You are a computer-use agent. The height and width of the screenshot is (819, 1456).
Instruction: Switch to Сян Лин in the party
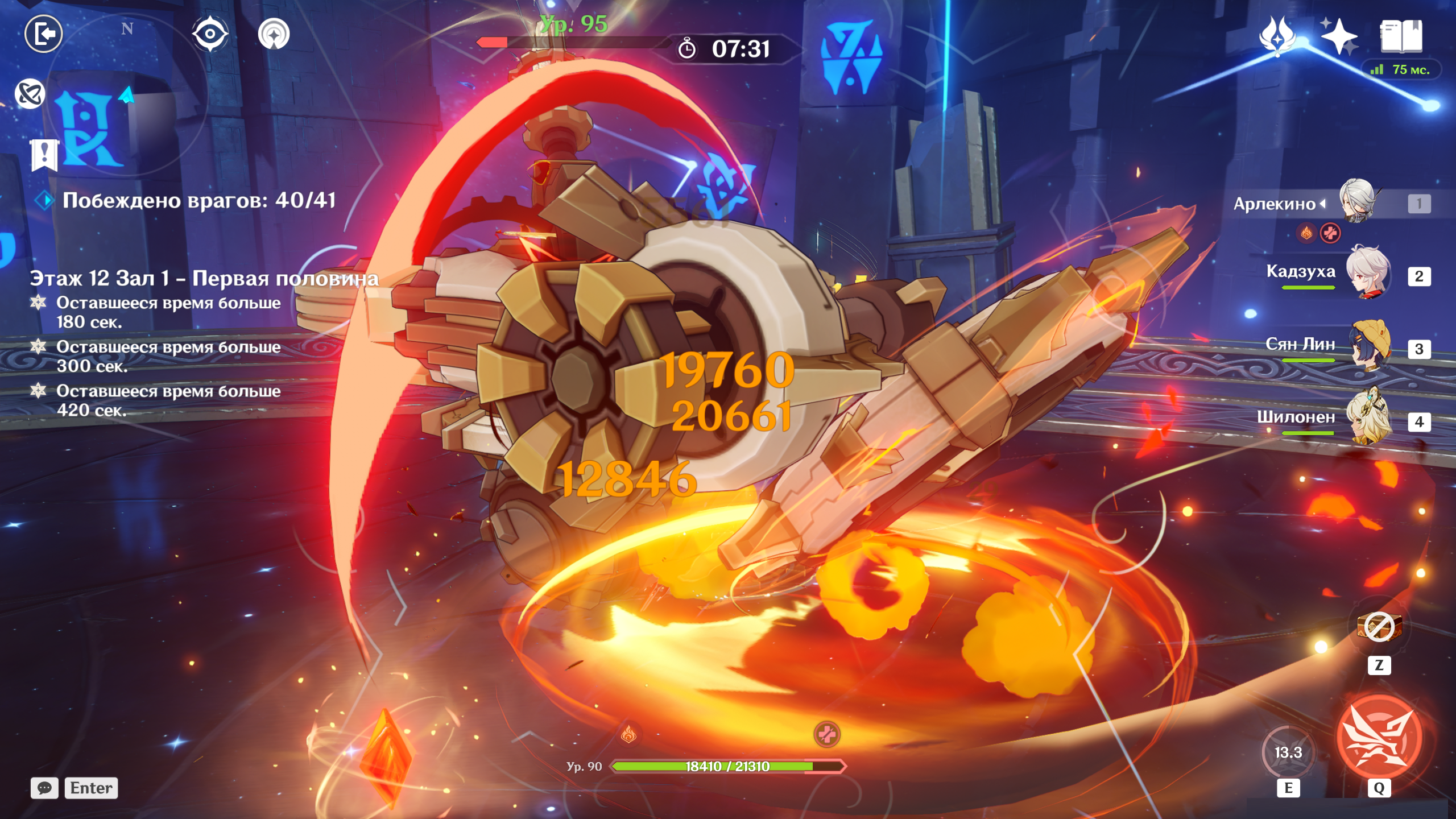1368,346
